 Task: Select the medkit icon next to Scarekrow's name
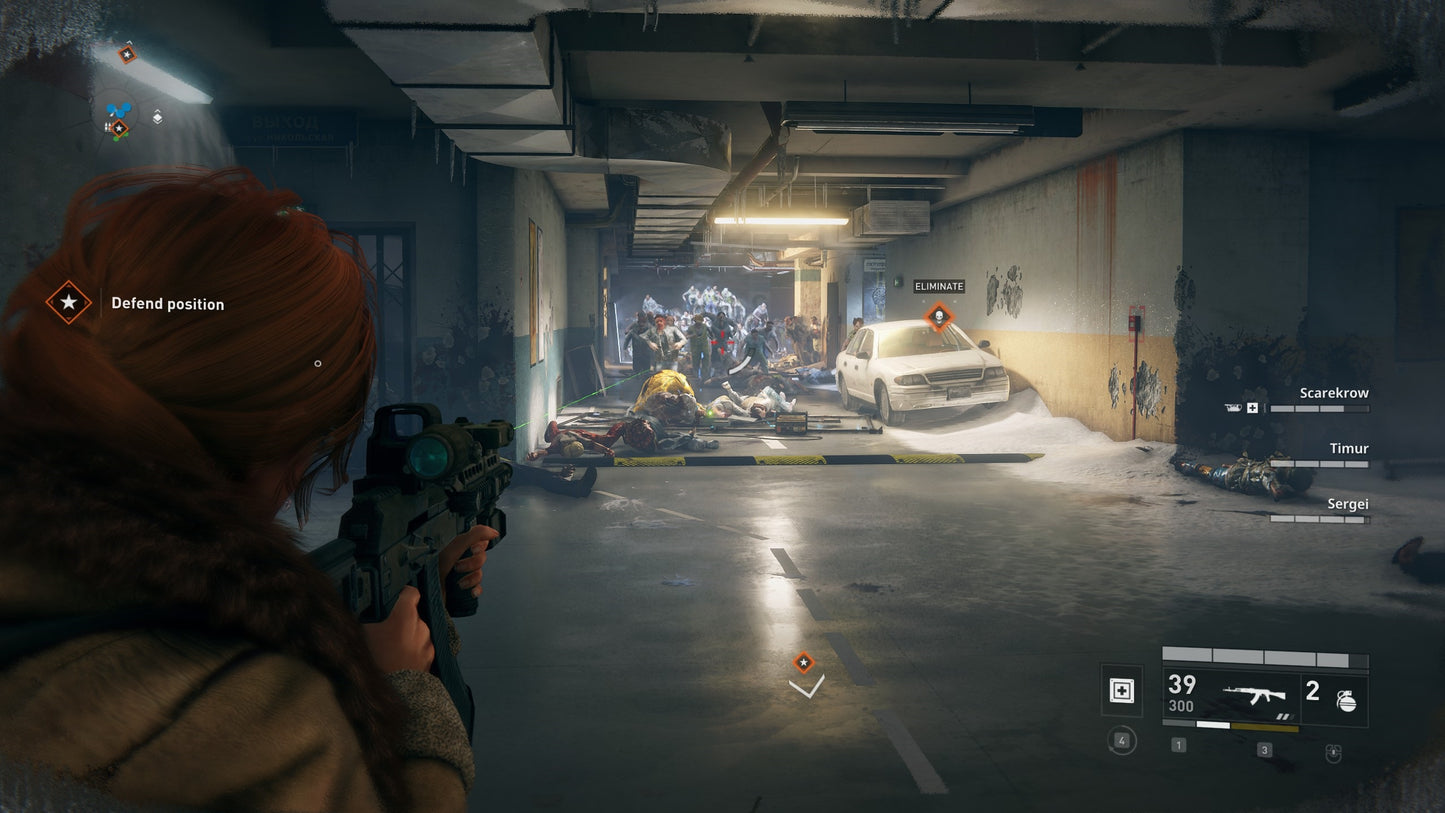[x=1251, y=408]
